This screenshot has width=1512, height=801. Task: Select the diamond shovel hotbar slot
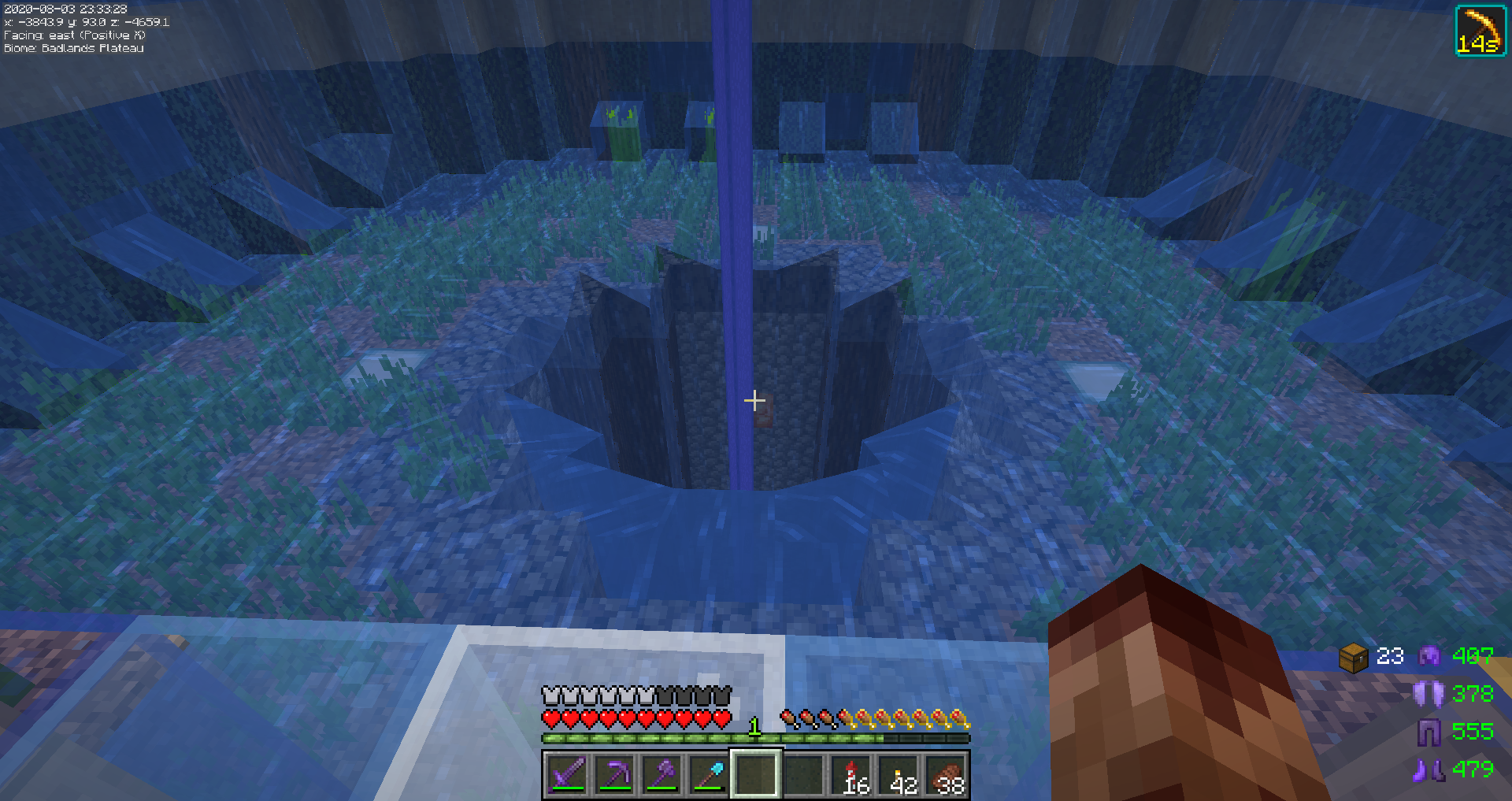(x=709, y=774)
